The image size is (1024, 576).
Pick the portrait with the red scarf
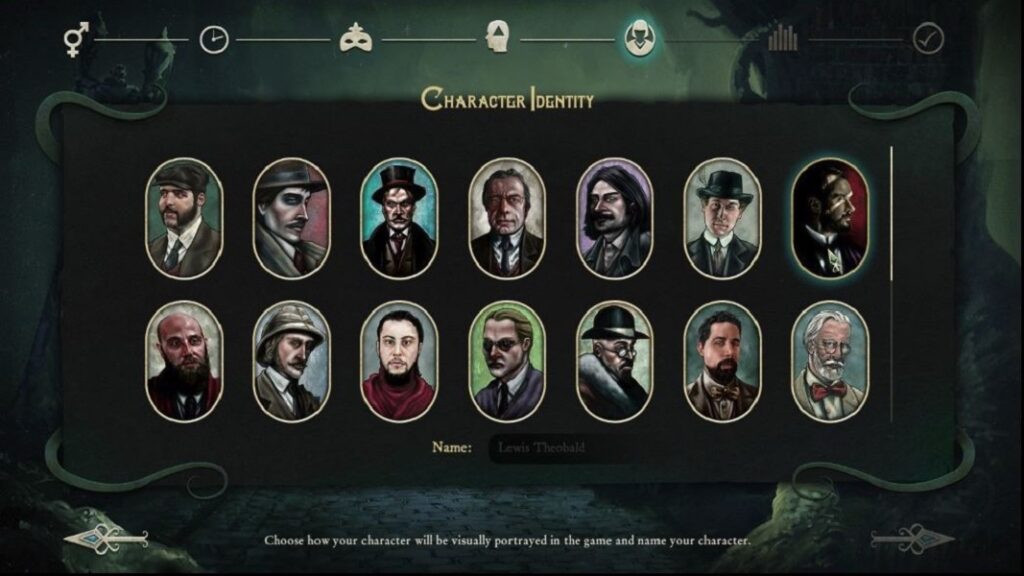pyautogui.click(x=399, y=361)
